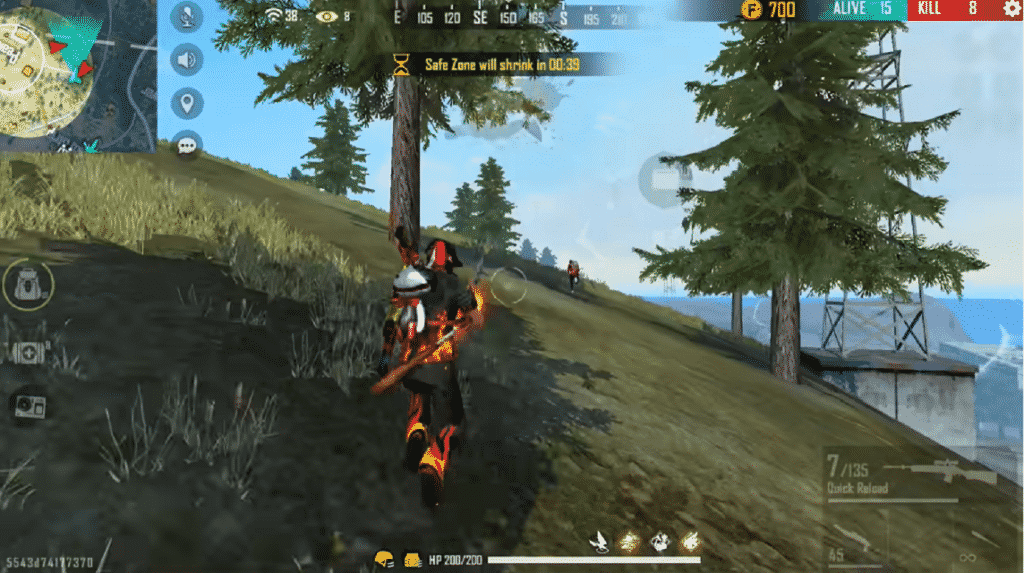Open the backpack inventory

coord(26,286)
